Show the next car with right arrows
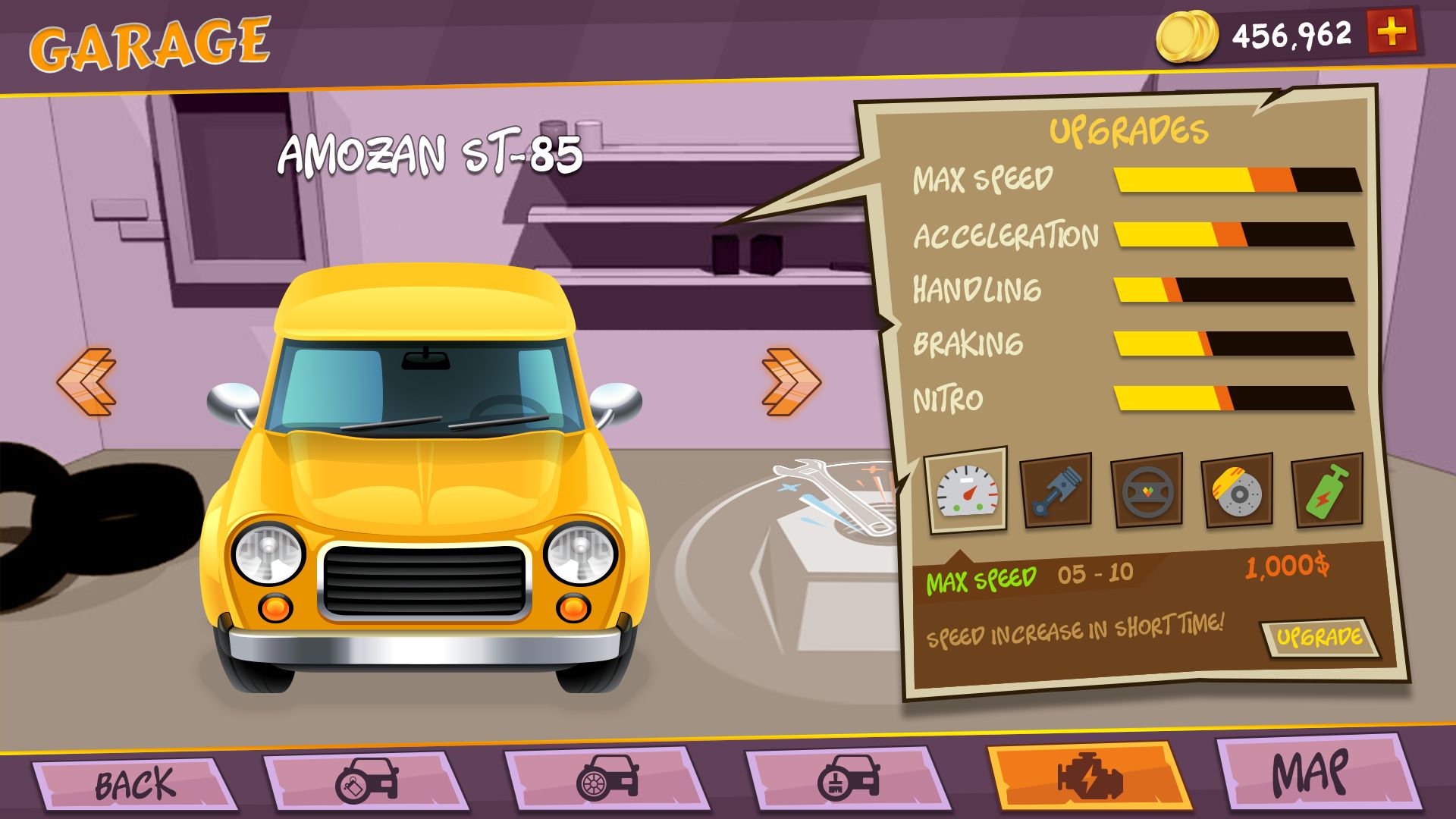The image size is (1456, 819). 790,381
